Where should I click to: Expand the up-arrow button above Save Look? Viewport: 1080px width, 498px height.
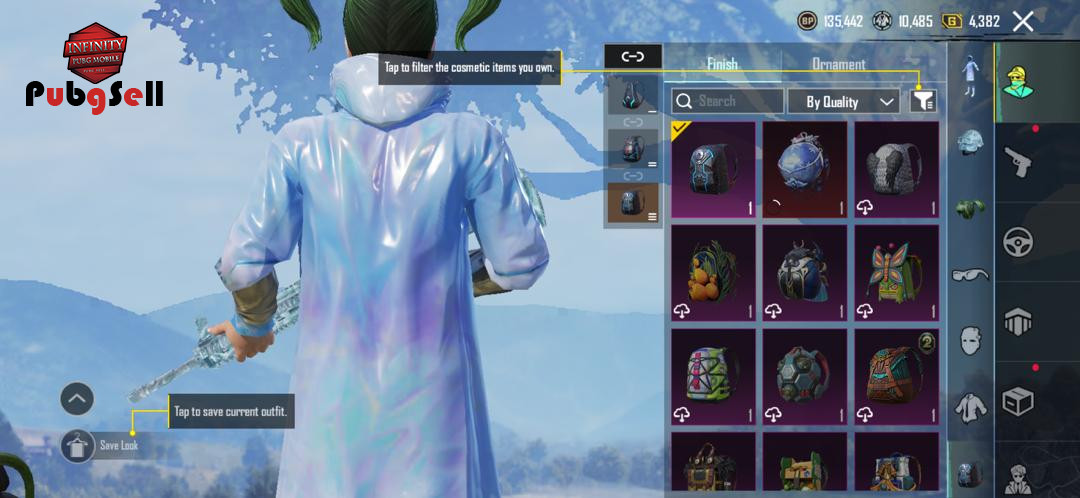pyautogui.click(x=77, y=399)
